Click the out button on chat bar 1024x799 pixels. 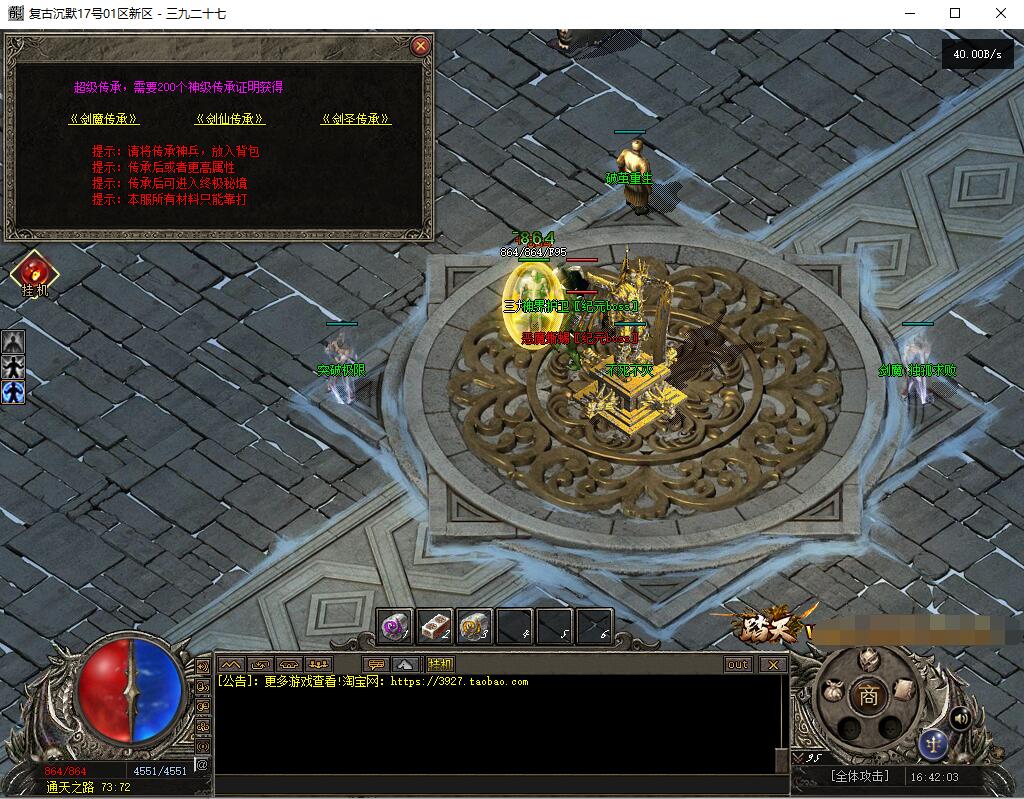coord(738,664)
